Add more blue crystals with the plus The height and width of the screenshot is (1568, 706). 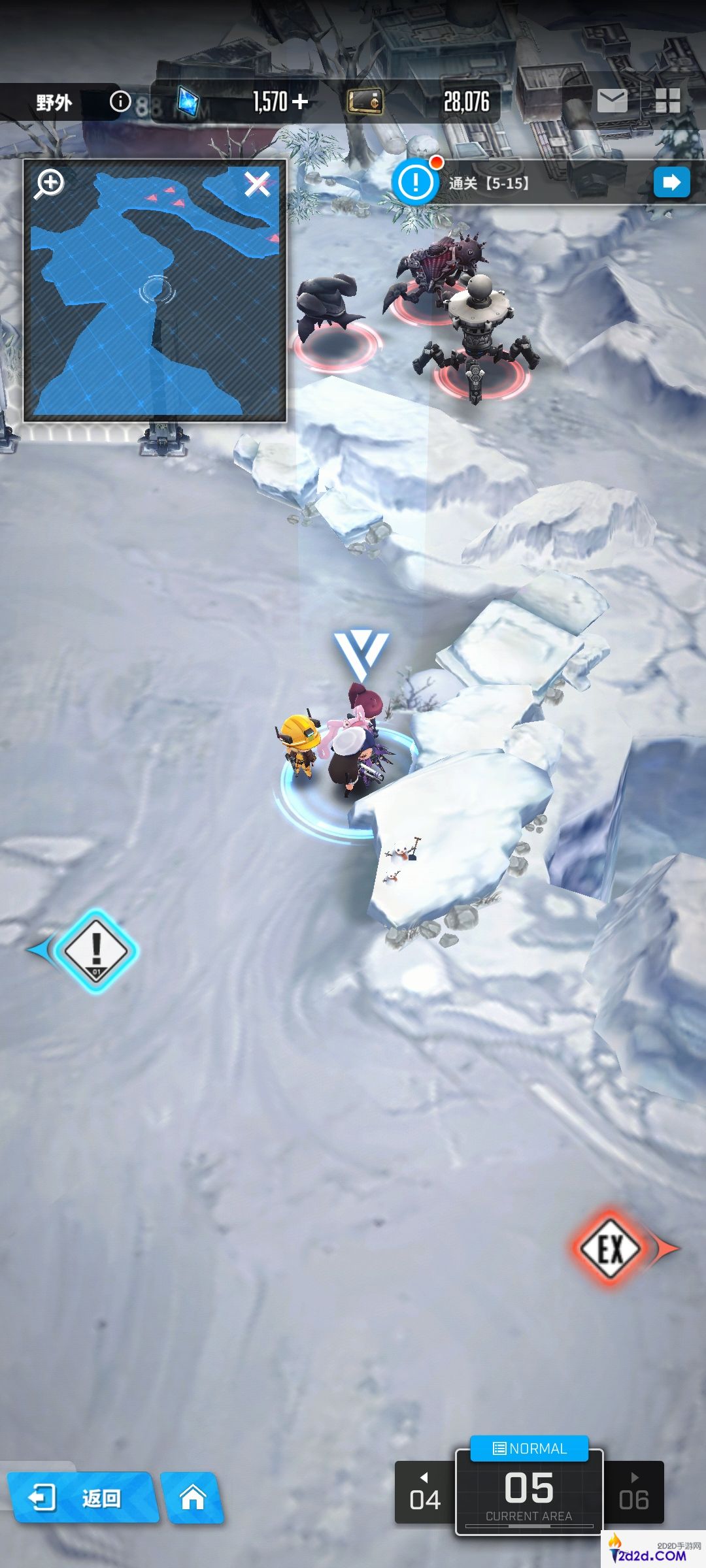[300, 102]
